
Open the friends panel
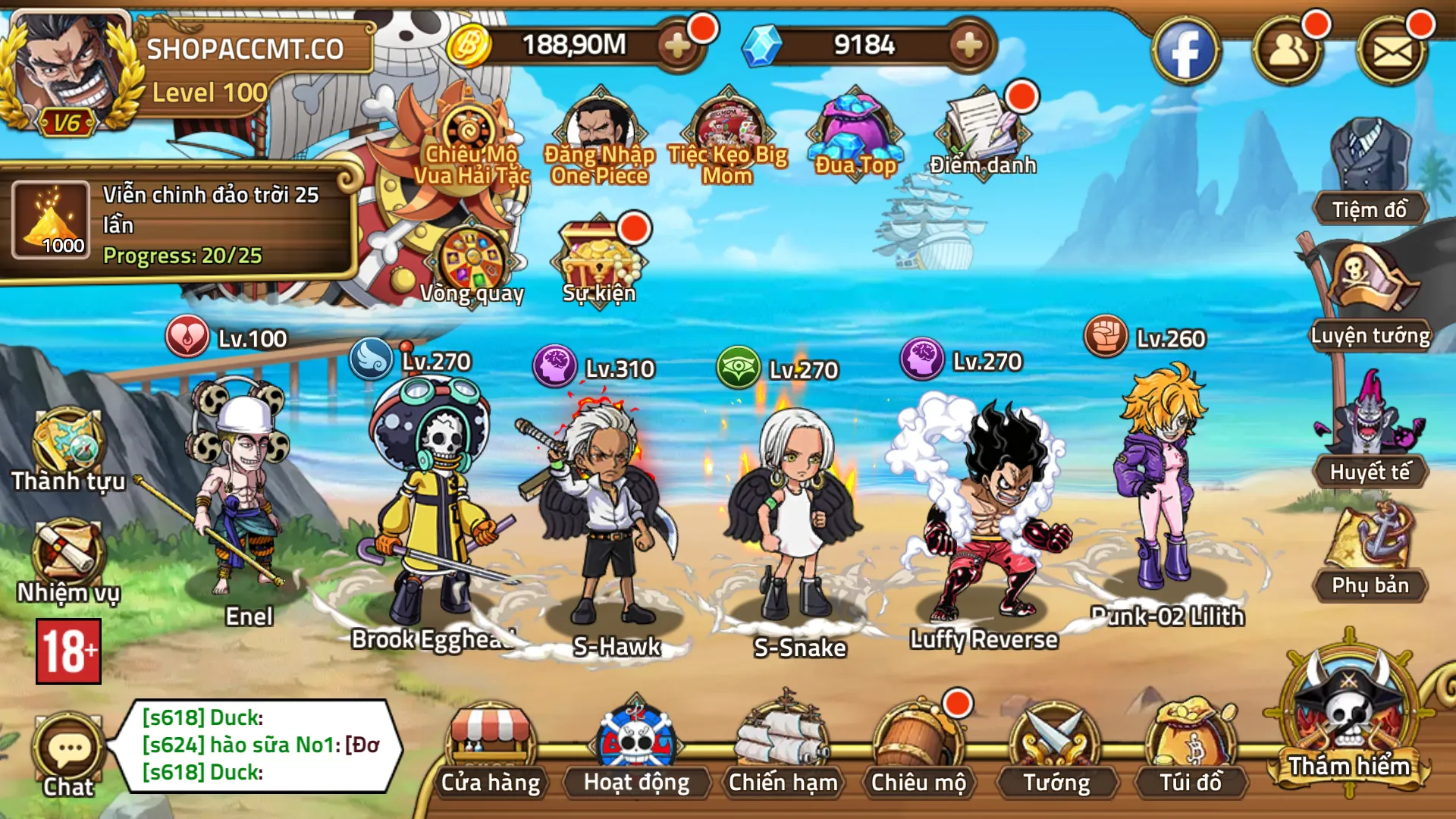(1294, 49)
